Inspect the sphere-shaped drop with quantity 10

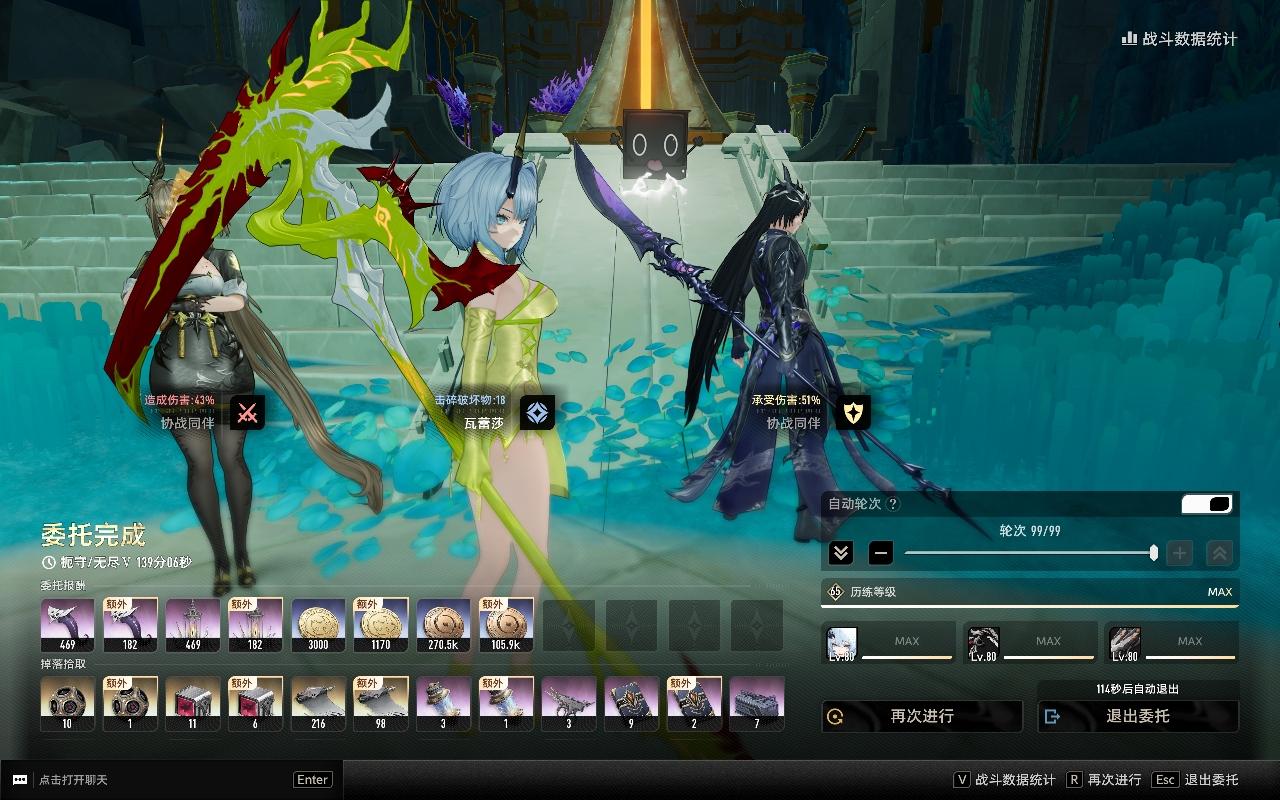point(67,704)
